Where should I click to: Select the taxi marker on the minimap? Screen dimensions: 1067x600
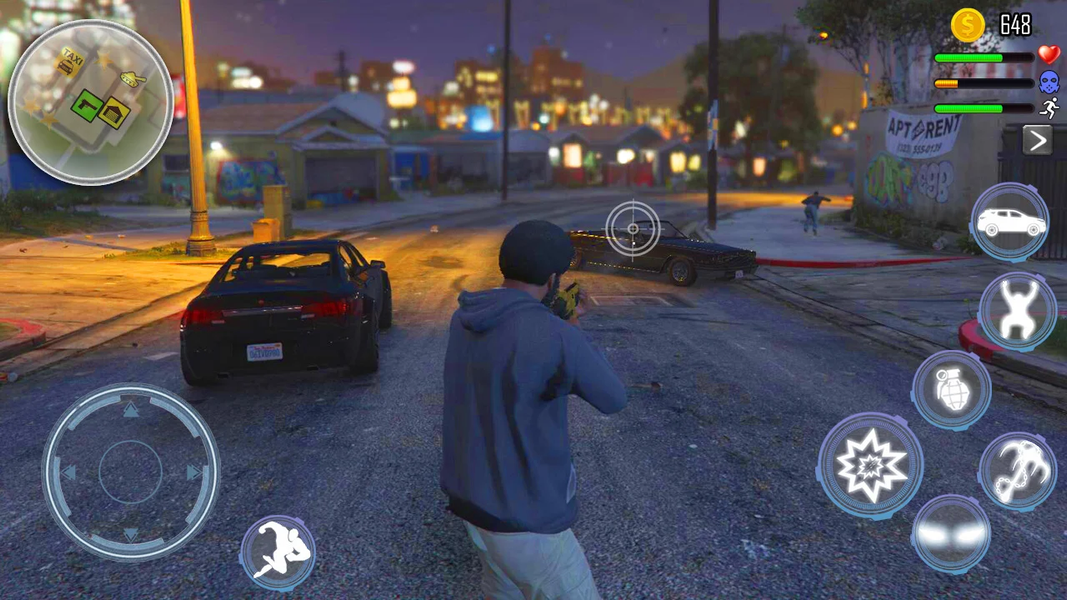tap(71, 61)
